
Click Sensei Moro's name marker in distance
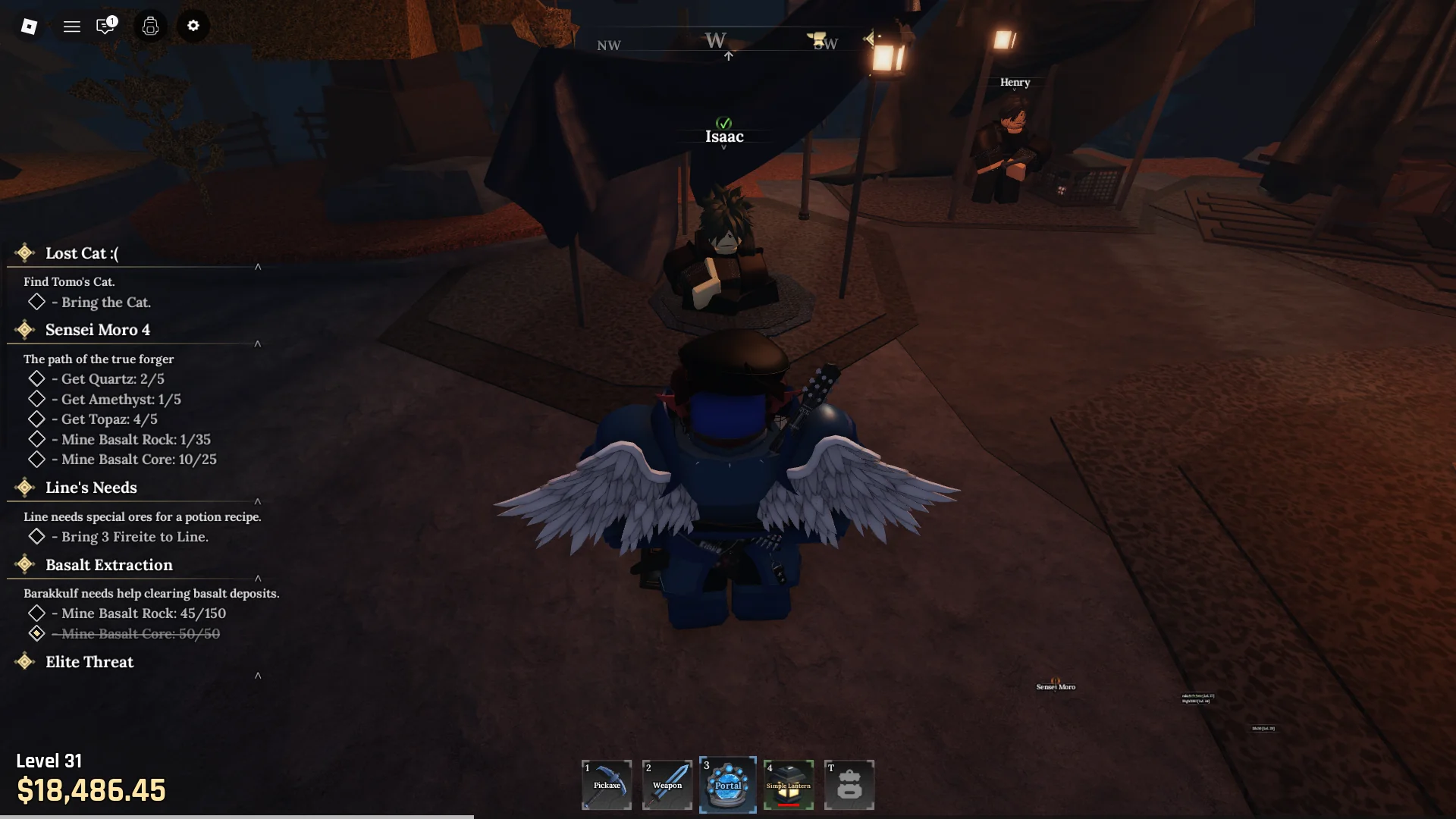click(1056, 686)
